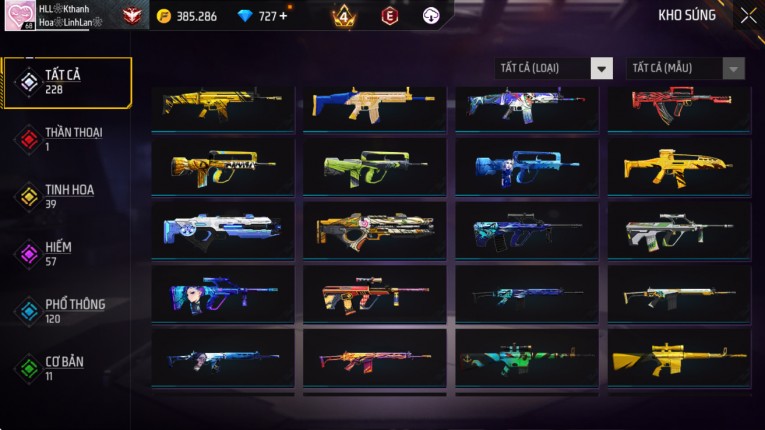This screenshot has height=430, width=765.
Task: Pick the white and green AUG skin
Action: point(679,230)
